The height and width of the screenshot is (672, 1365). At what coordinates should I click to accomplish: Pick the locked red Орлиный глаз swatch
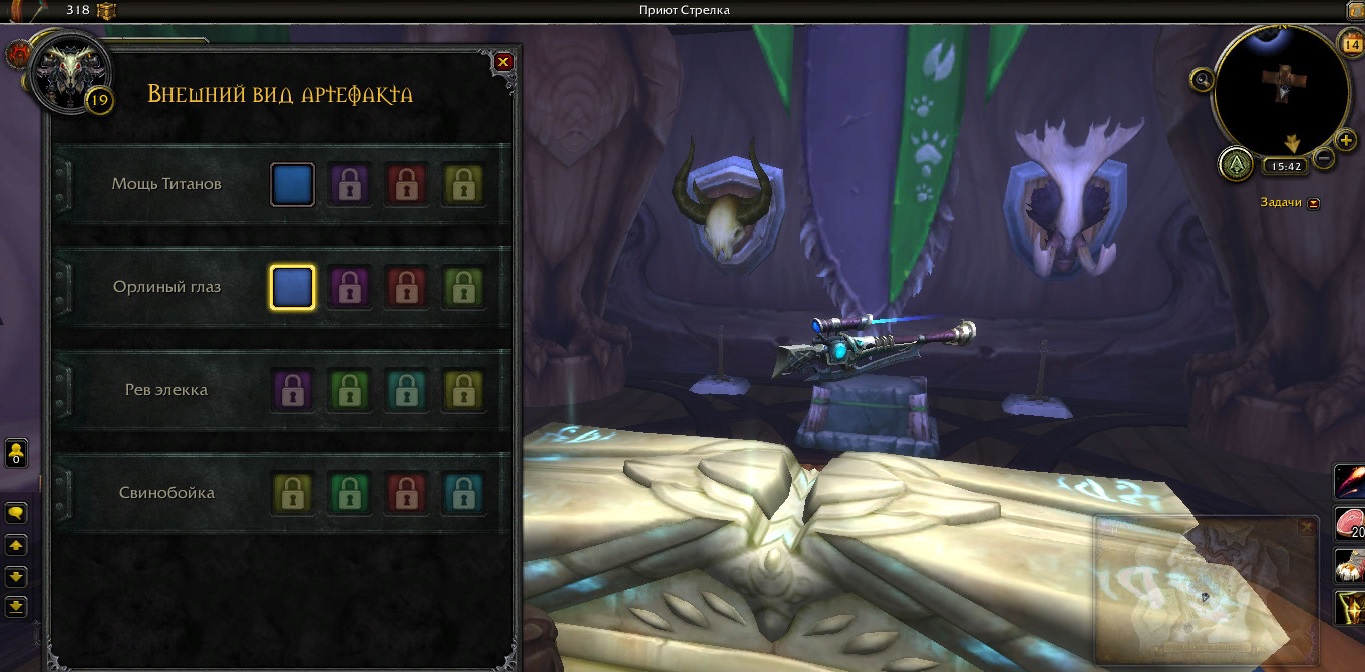coord(407,287)
